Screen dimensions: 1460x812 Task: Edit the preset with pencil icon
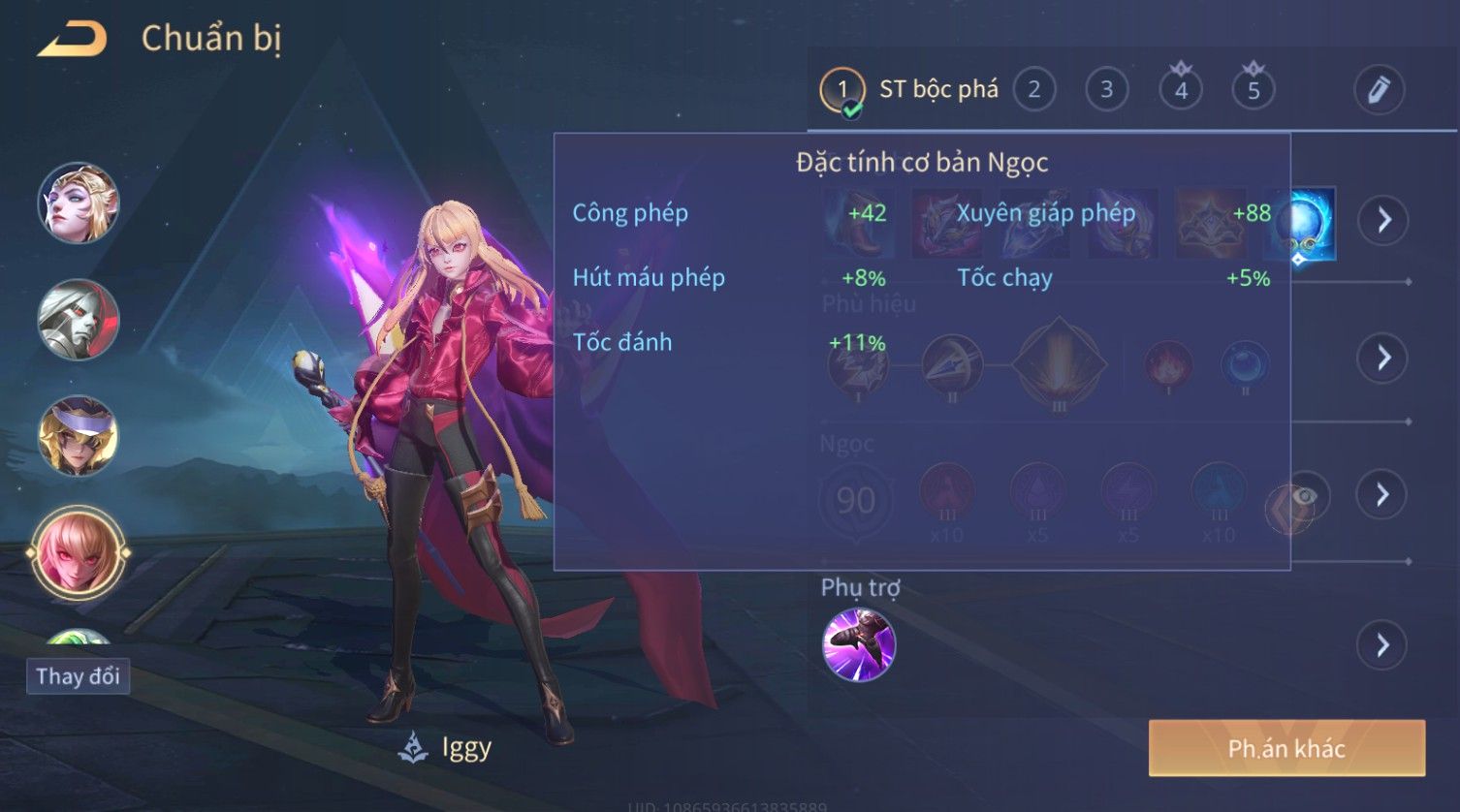1379,90
